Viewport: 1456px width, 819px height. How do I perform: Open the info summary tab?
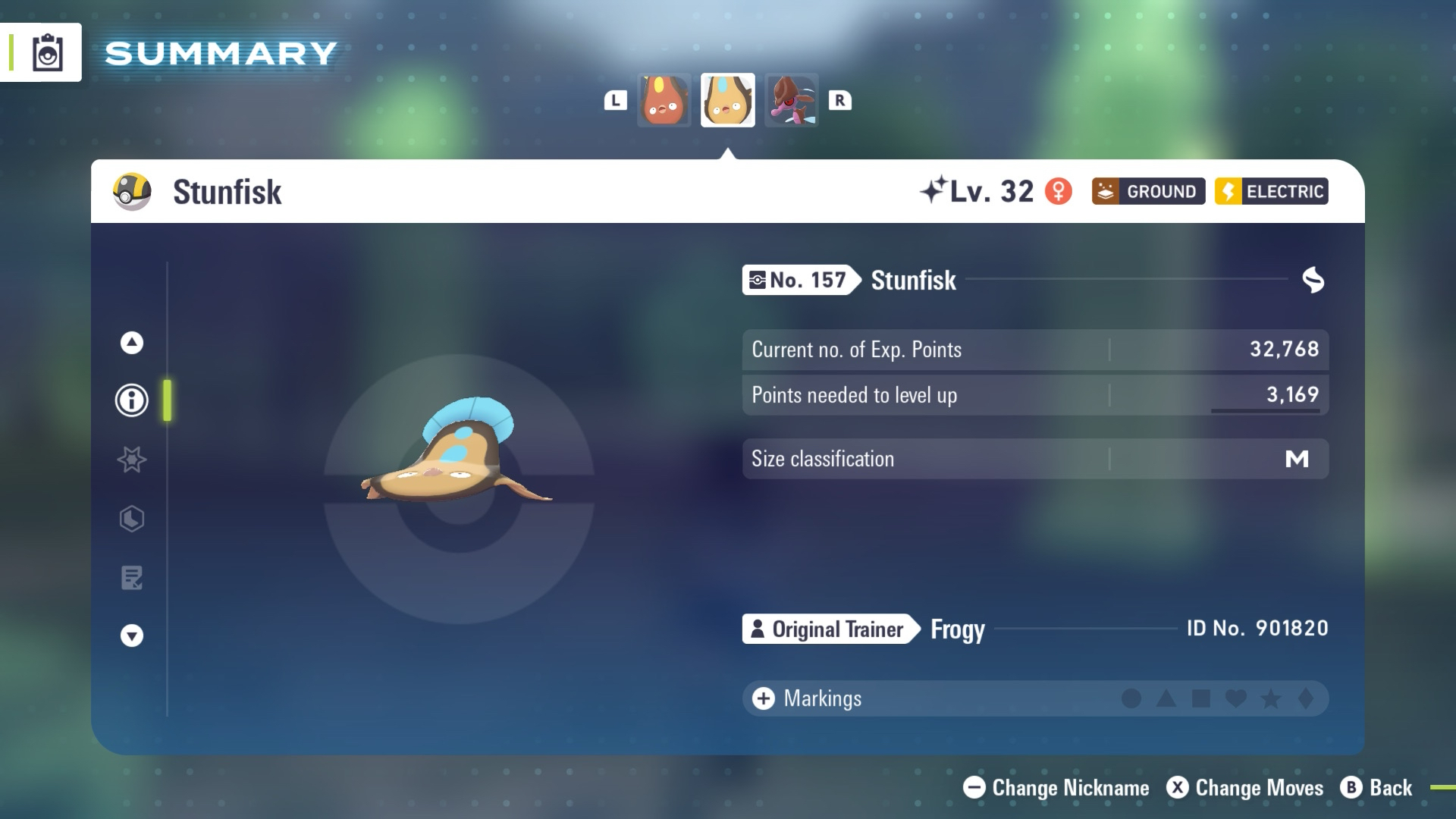click(x=132, y=400)
